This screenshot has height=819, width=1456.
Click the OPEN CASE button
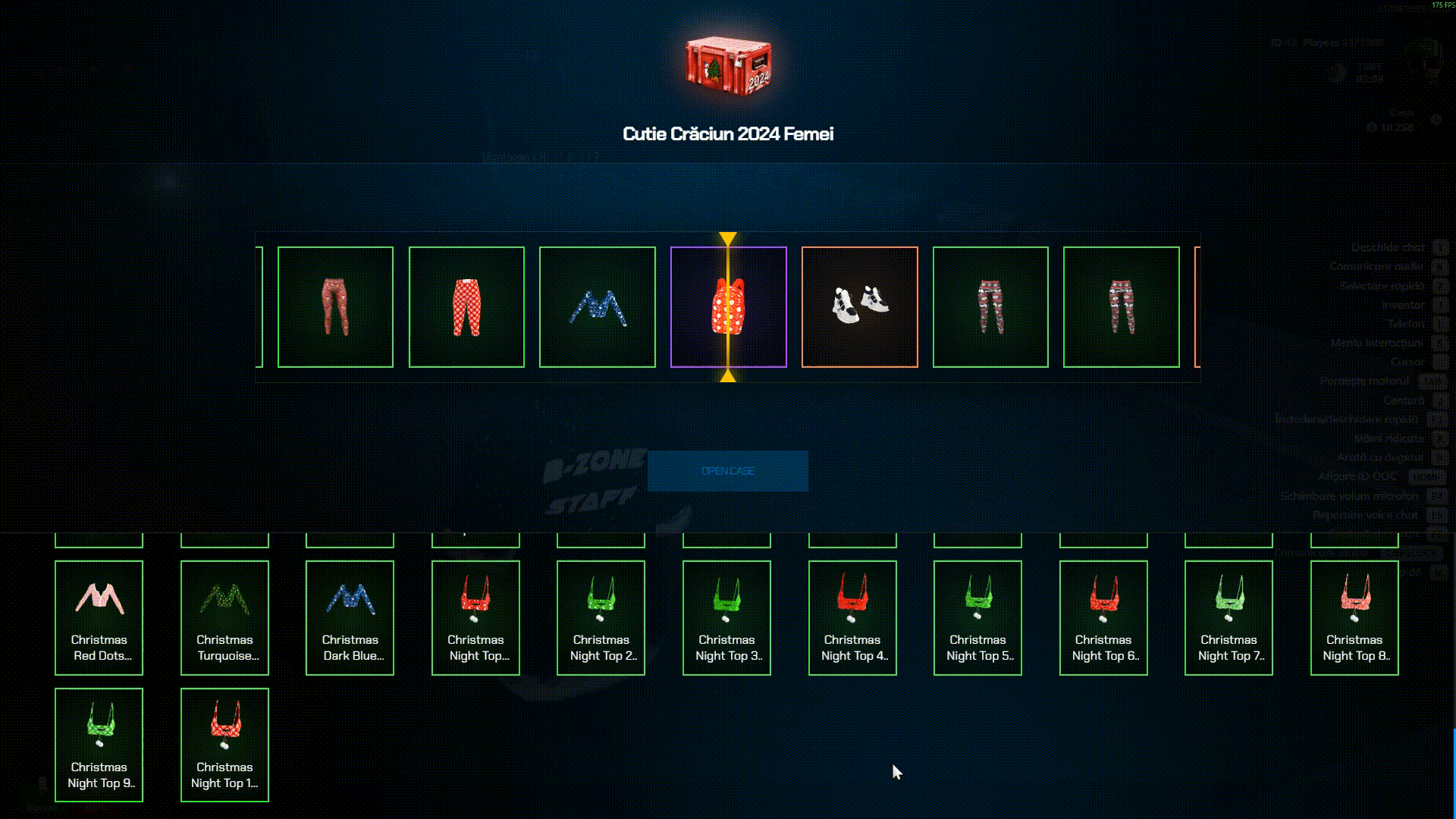click(727, 471)
